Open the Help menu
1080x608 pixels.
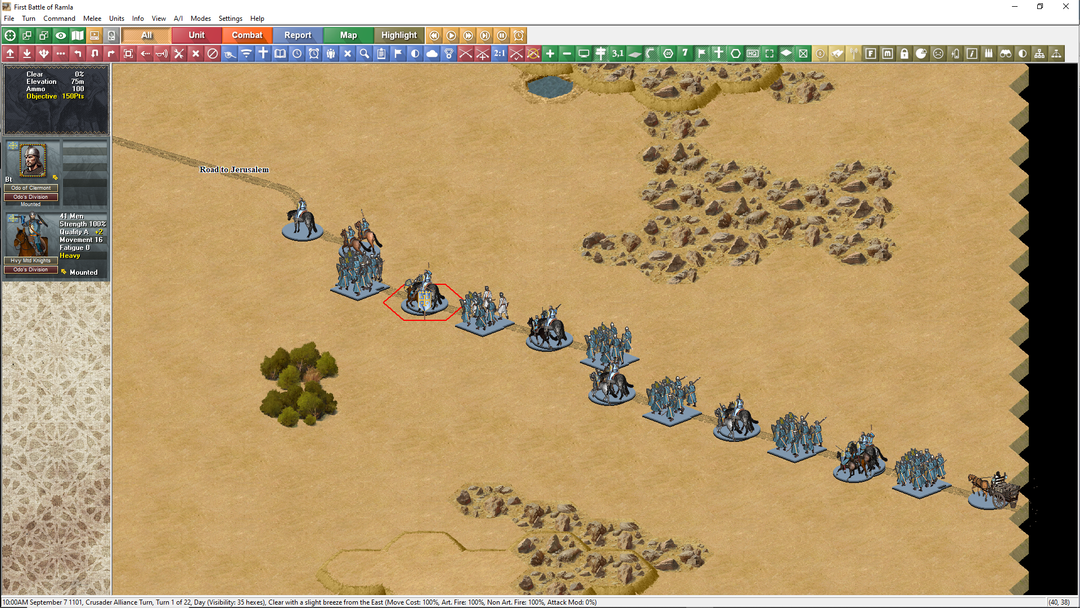[257, 19]
